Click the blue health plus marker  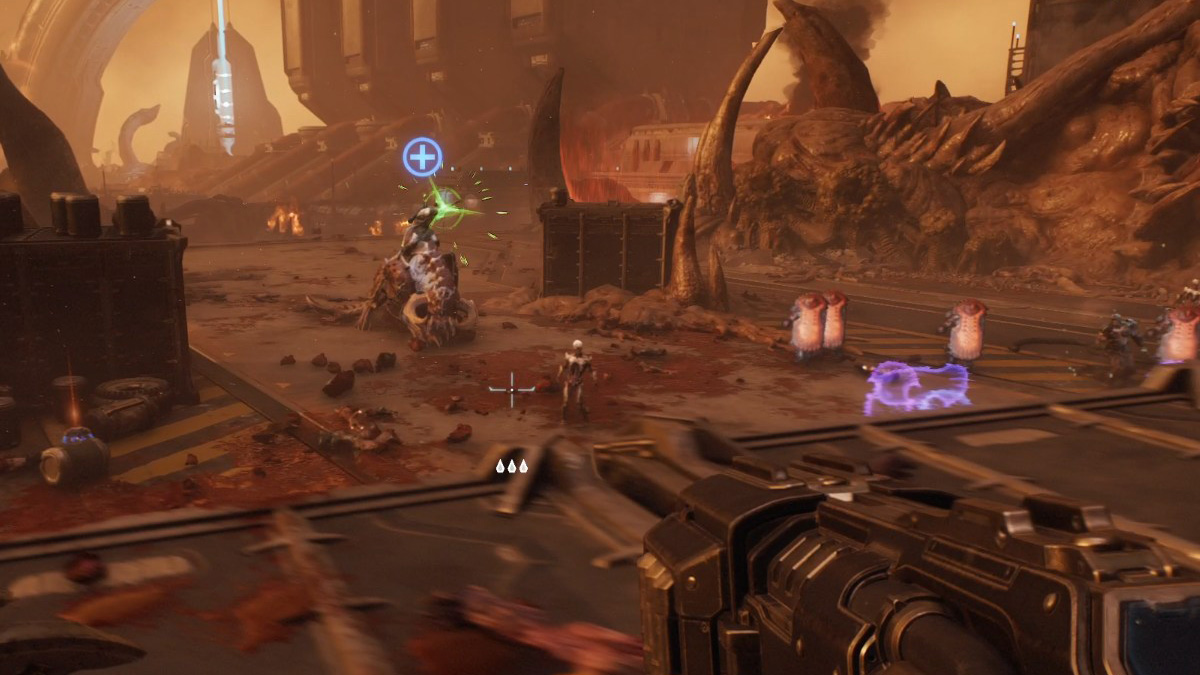click(x=423, y=157)
